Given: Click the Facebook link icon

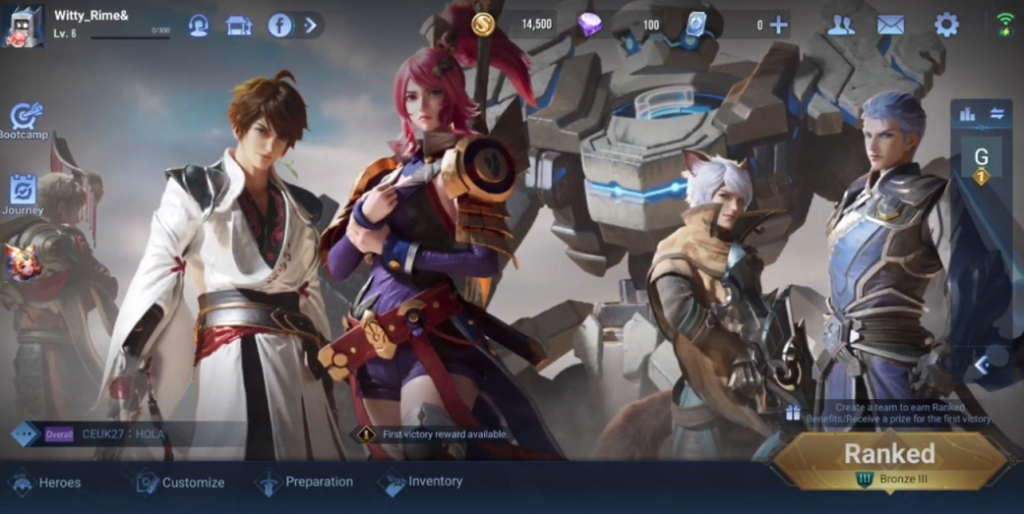Looking at the screenshot, I should pos(280,25).
